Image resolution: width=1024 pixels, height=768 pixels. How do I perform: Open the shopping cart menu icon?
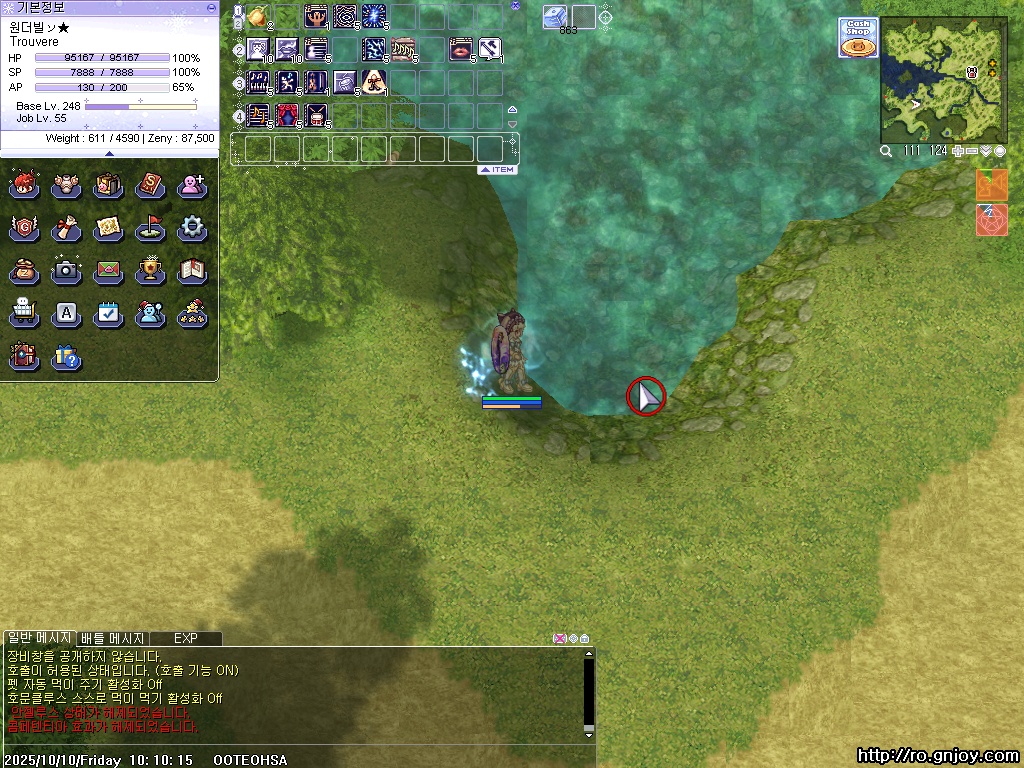point(24,314)
